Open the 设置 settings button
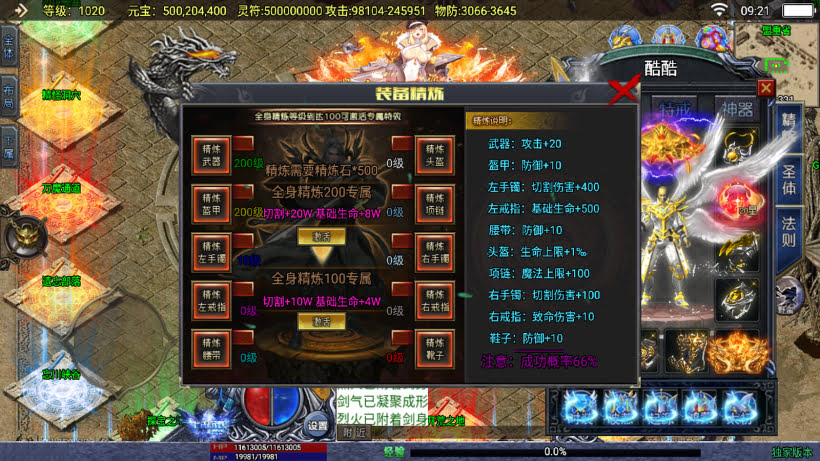Image resolution: width=820 pixels, height=461 pixels. (318, 425)
